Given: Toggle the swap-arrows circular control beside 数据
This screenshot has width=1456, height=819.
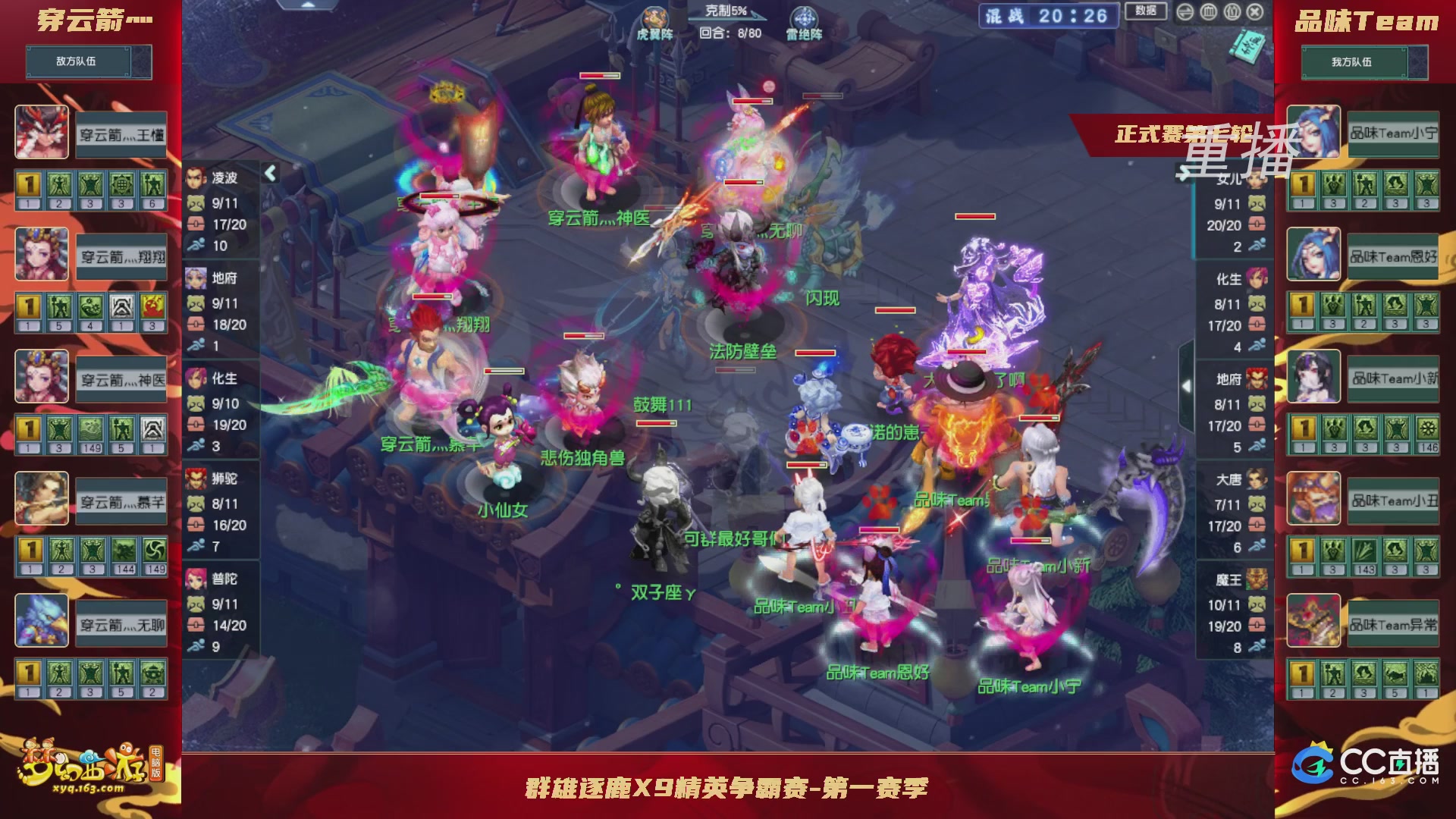Looking at the screenshot, I should [x=1185, y=12].
